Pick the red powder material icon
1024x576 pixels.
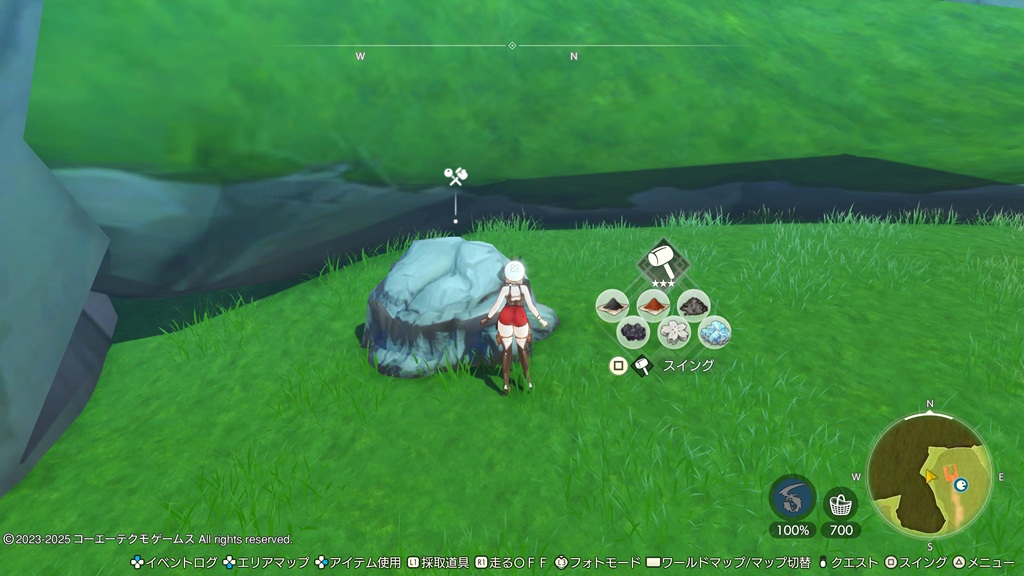click(x=653, y=304)
